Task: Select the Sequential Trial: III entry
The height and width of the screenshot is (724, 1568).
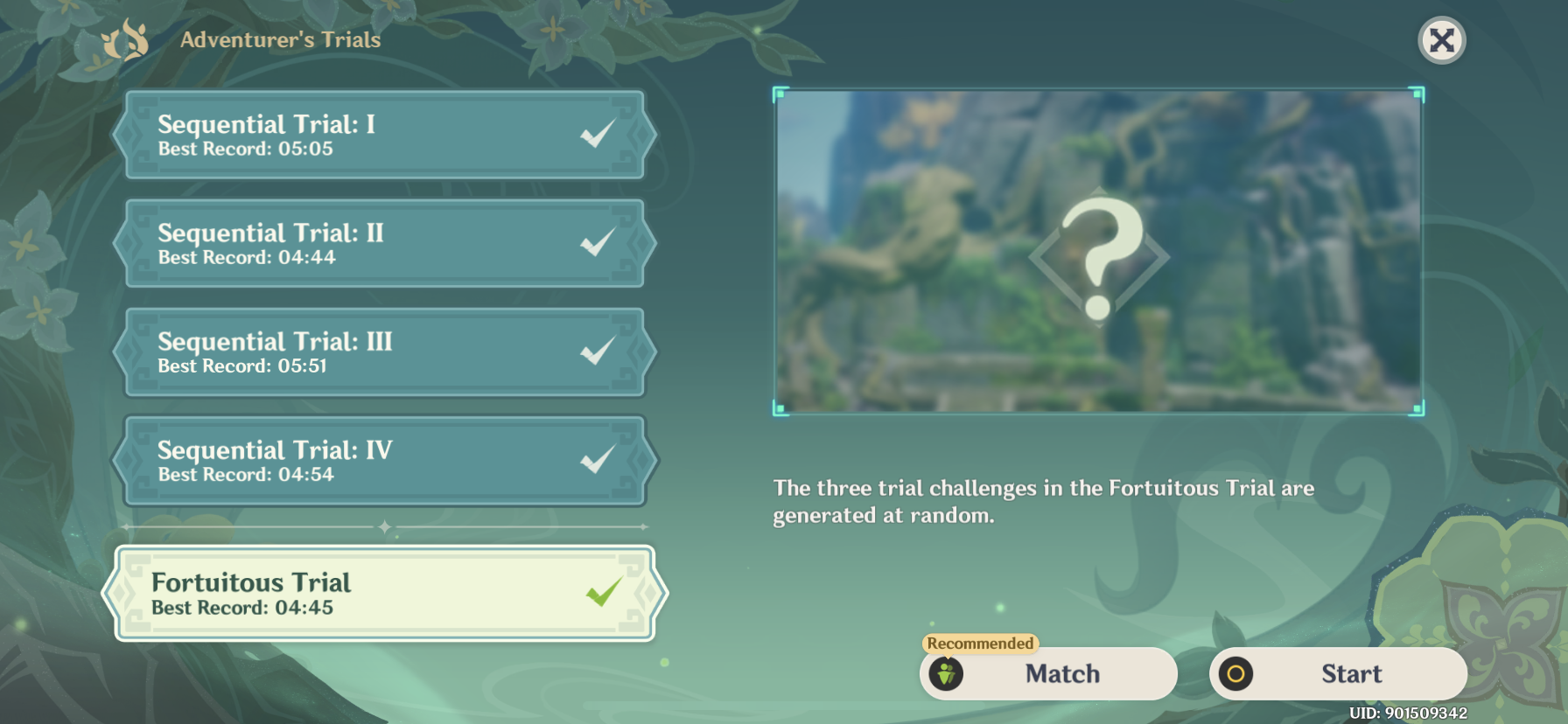Action: (x=350, y=352)
